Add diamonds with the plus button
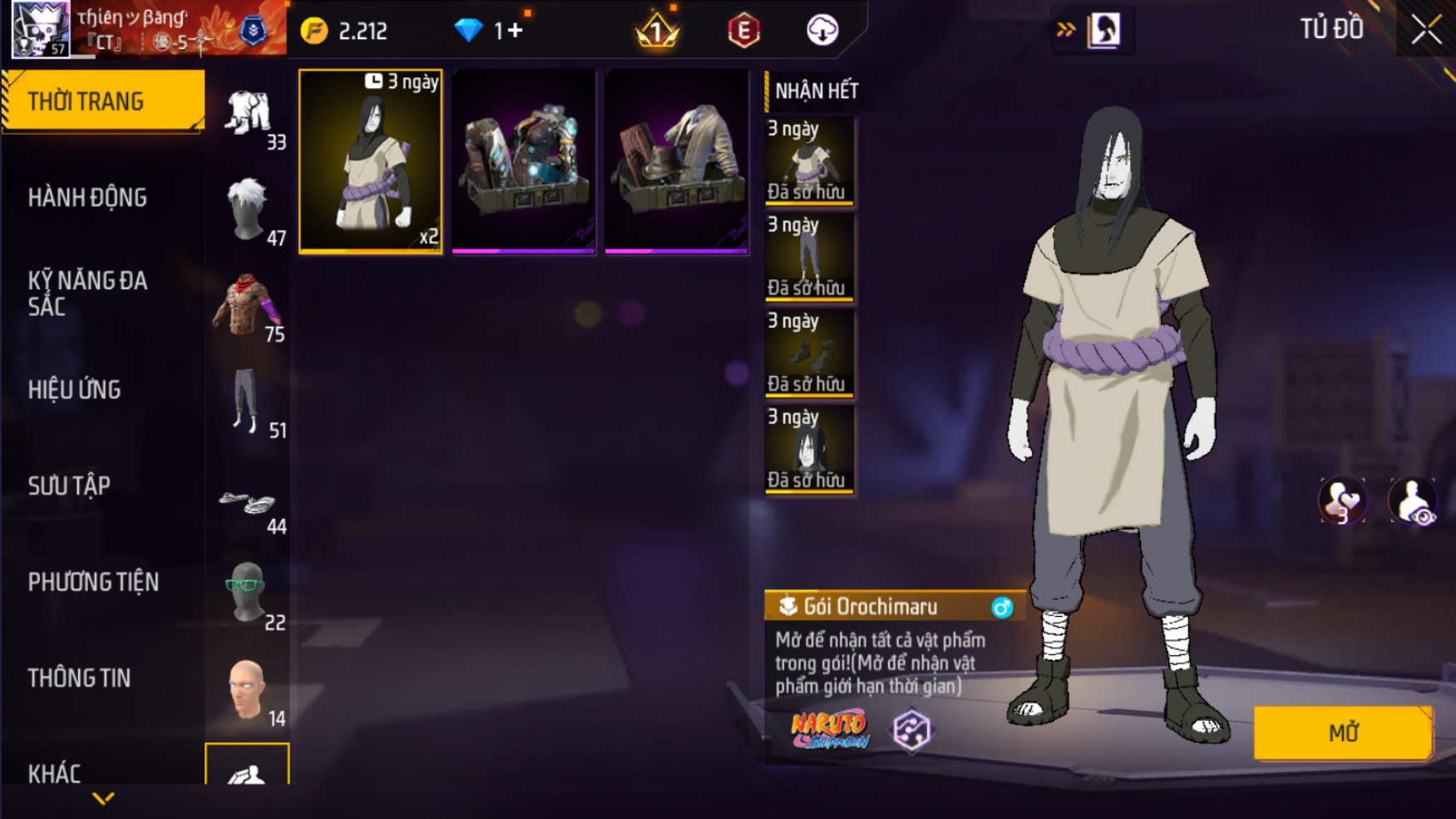The height and width of the screenshot is (819, 1456). tap(515, 31)
